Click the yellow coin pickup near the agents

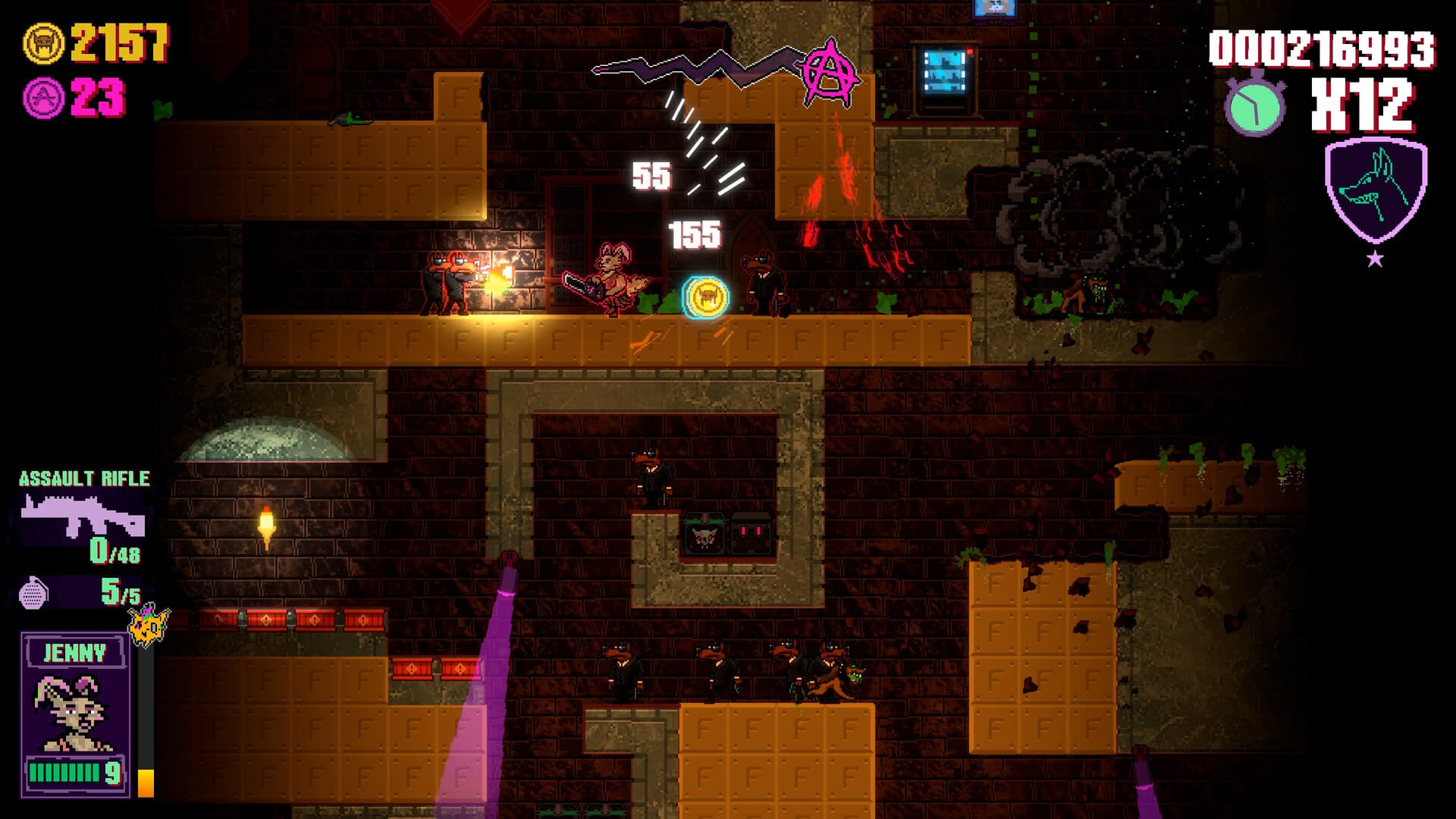click(704, 298)
